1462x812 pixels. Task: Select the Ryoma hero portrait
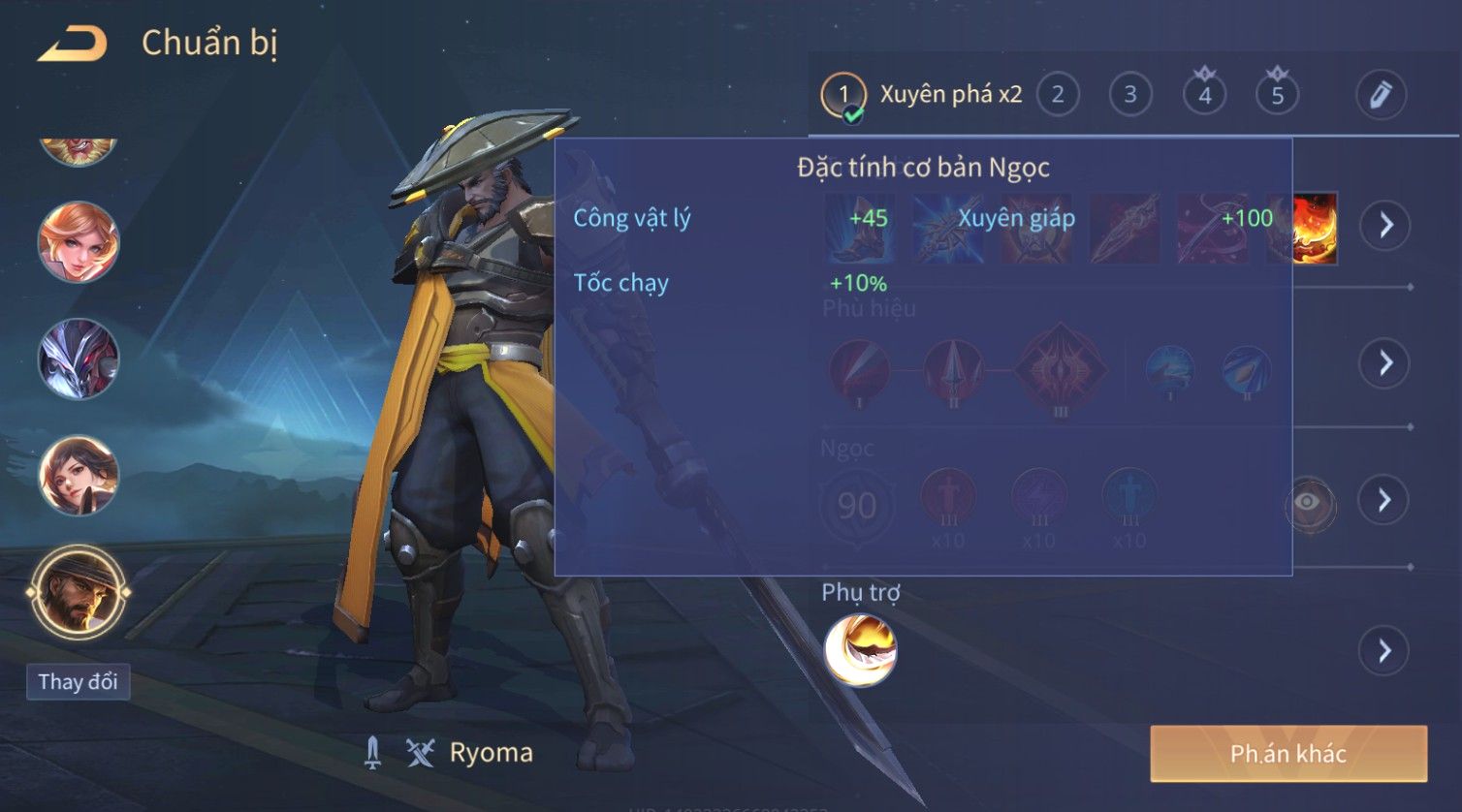[x=79, y=592]
